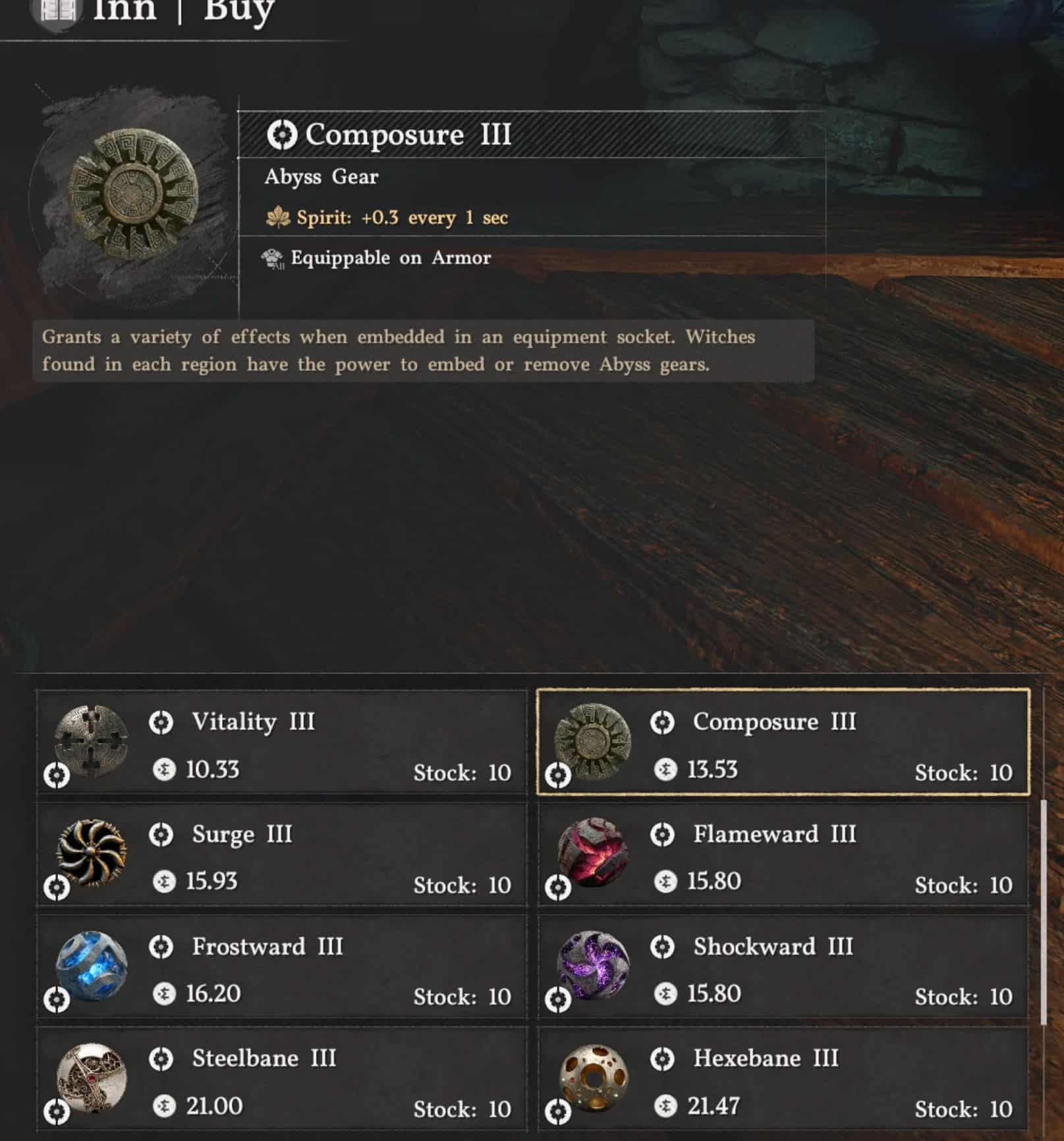Select the Shockward III purple orb icon
Screen dimensions: 1064x1141
[596, 965]
